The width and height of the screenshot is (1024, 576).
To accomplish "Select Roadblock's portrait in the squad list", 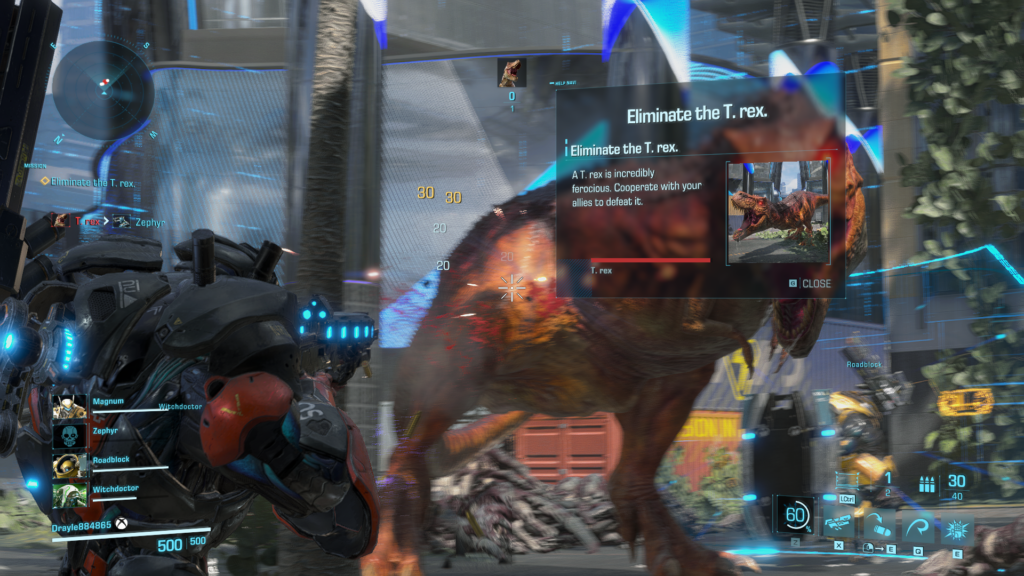I will pos(67,466).
